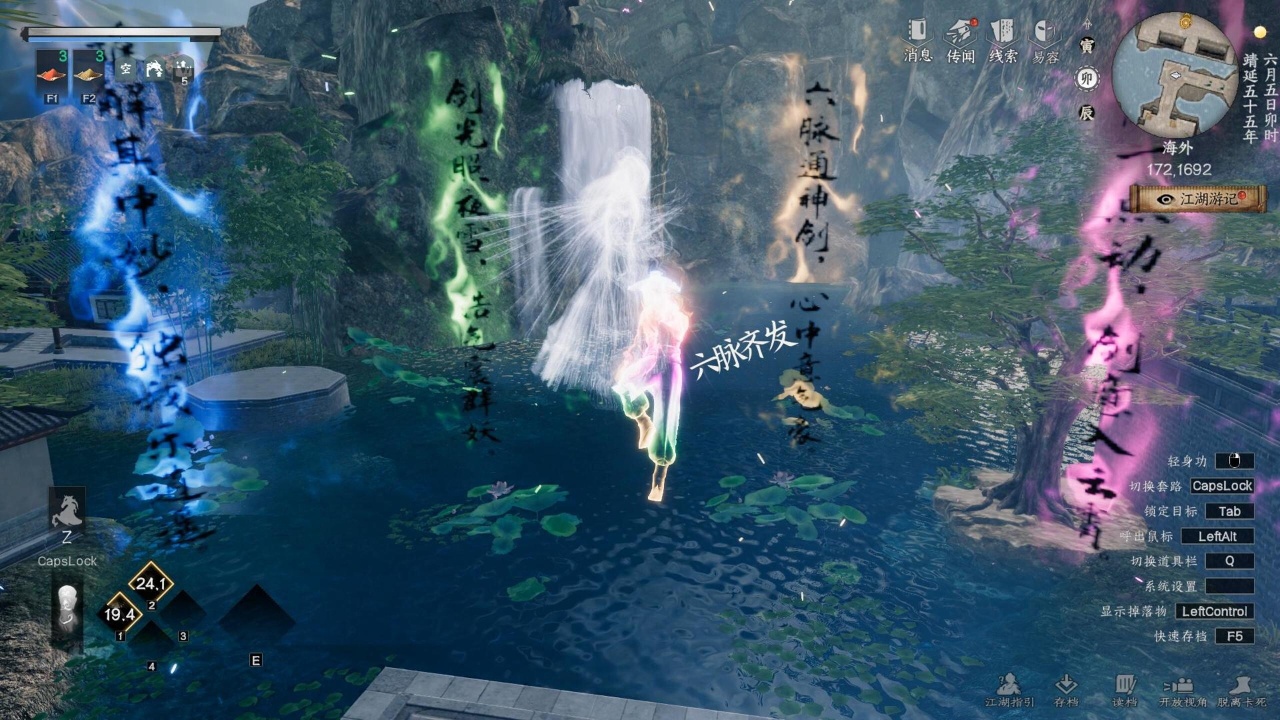Open the 江湖指引 guide
The width and height of the screenshot is (1280, 720).
(1008, 690)
